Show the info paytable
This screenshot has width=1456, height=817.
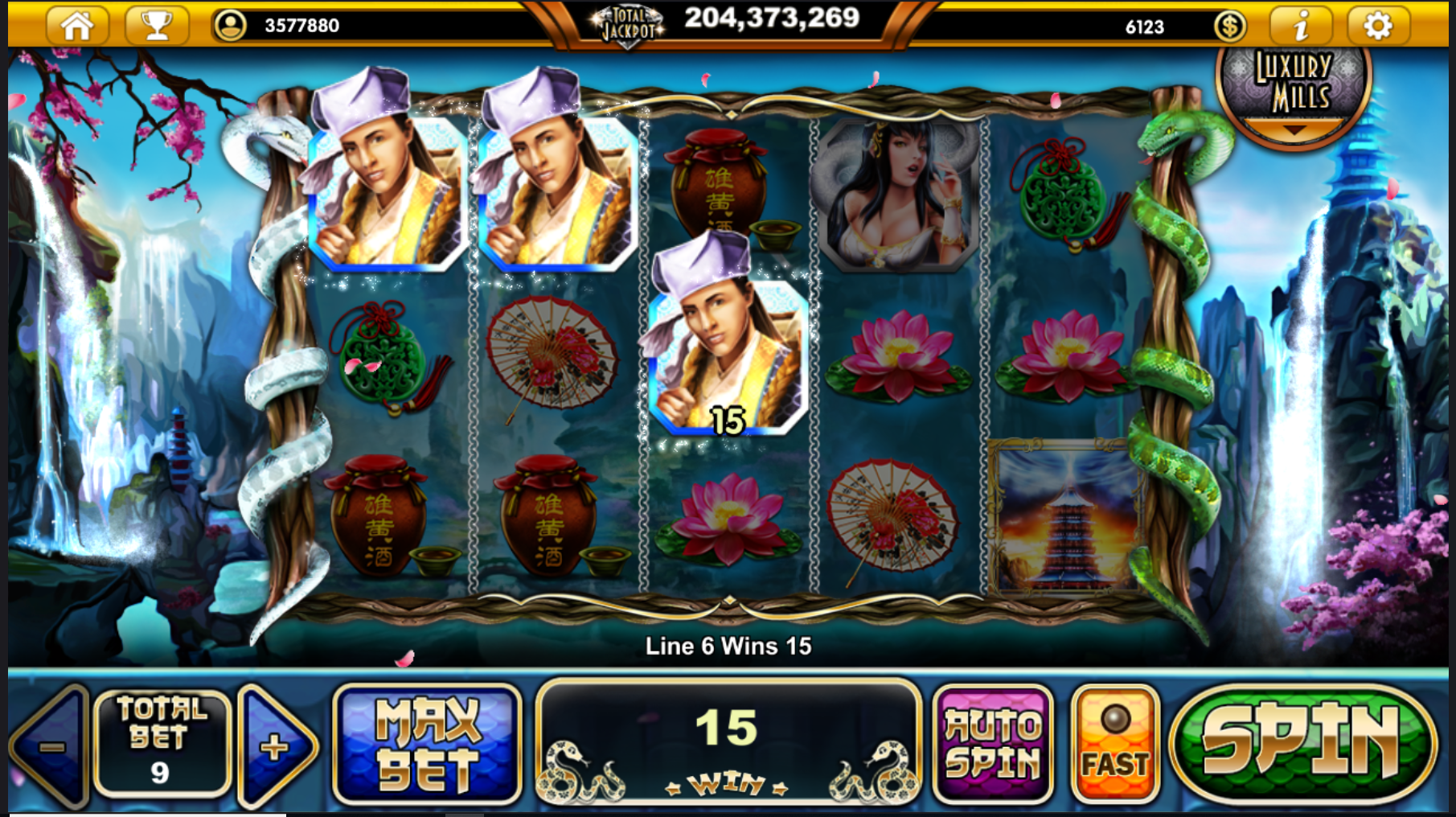tap(1301, 26)
